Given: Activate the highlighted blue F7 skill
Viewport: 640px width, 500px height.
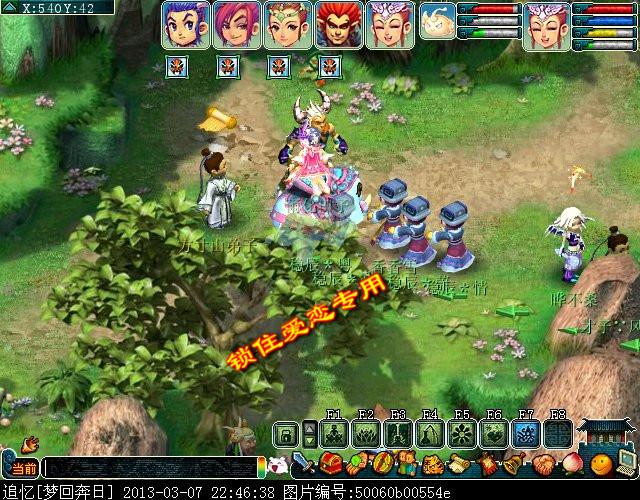Looking at the screenshot, I should (526, 433).
